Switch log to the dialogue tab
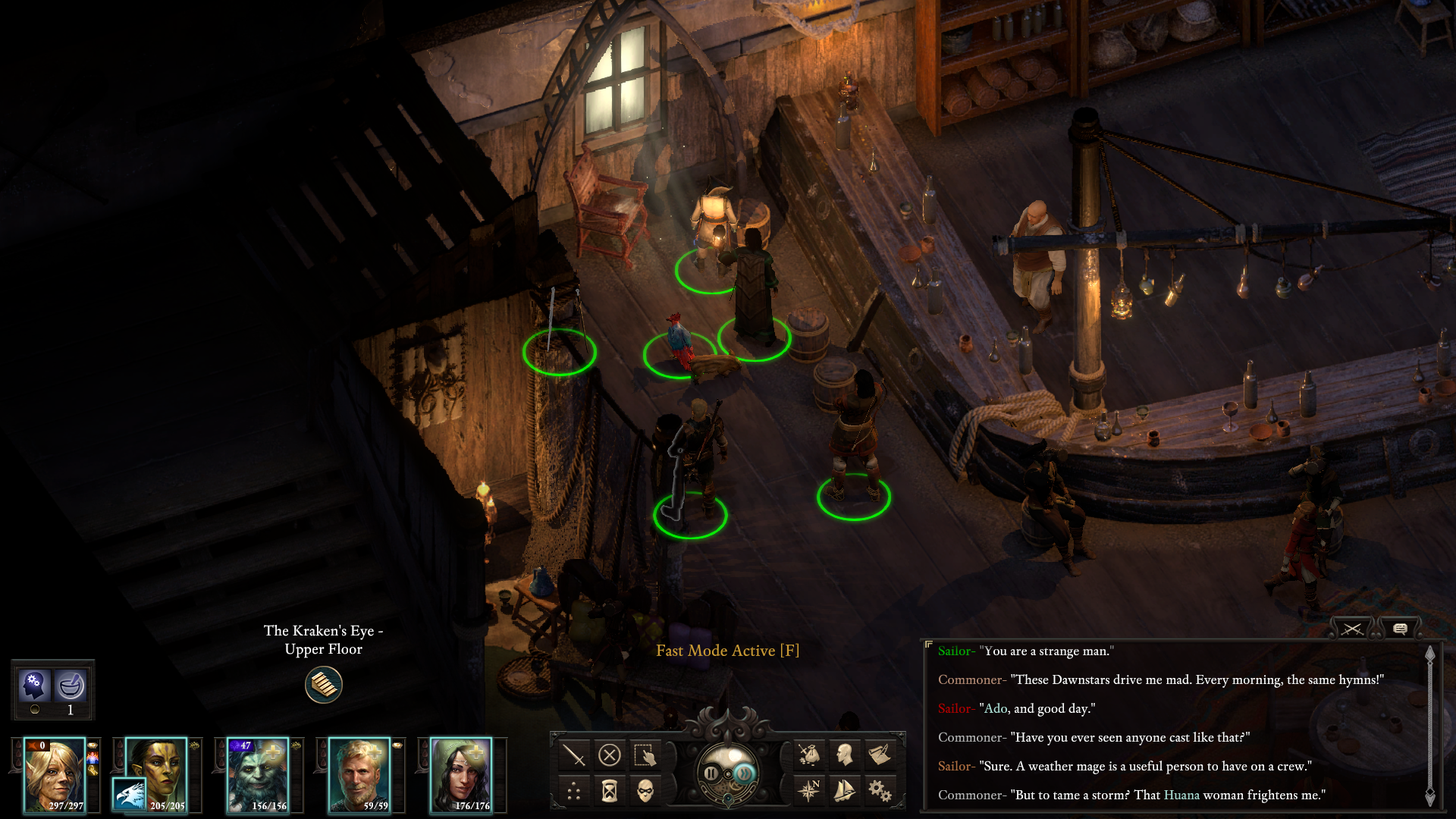 (1400, 629)
